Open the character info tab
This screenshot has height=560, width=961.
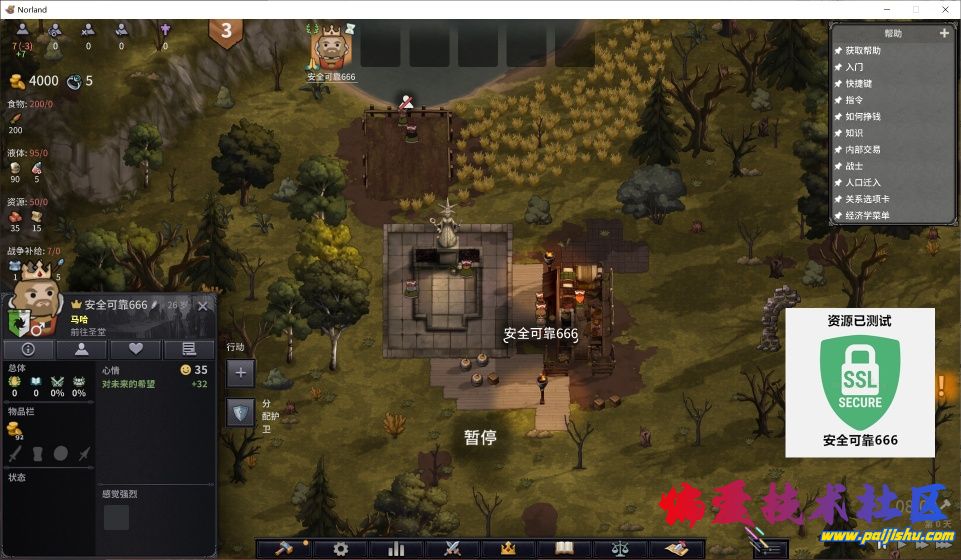click(x=28, y=349)
